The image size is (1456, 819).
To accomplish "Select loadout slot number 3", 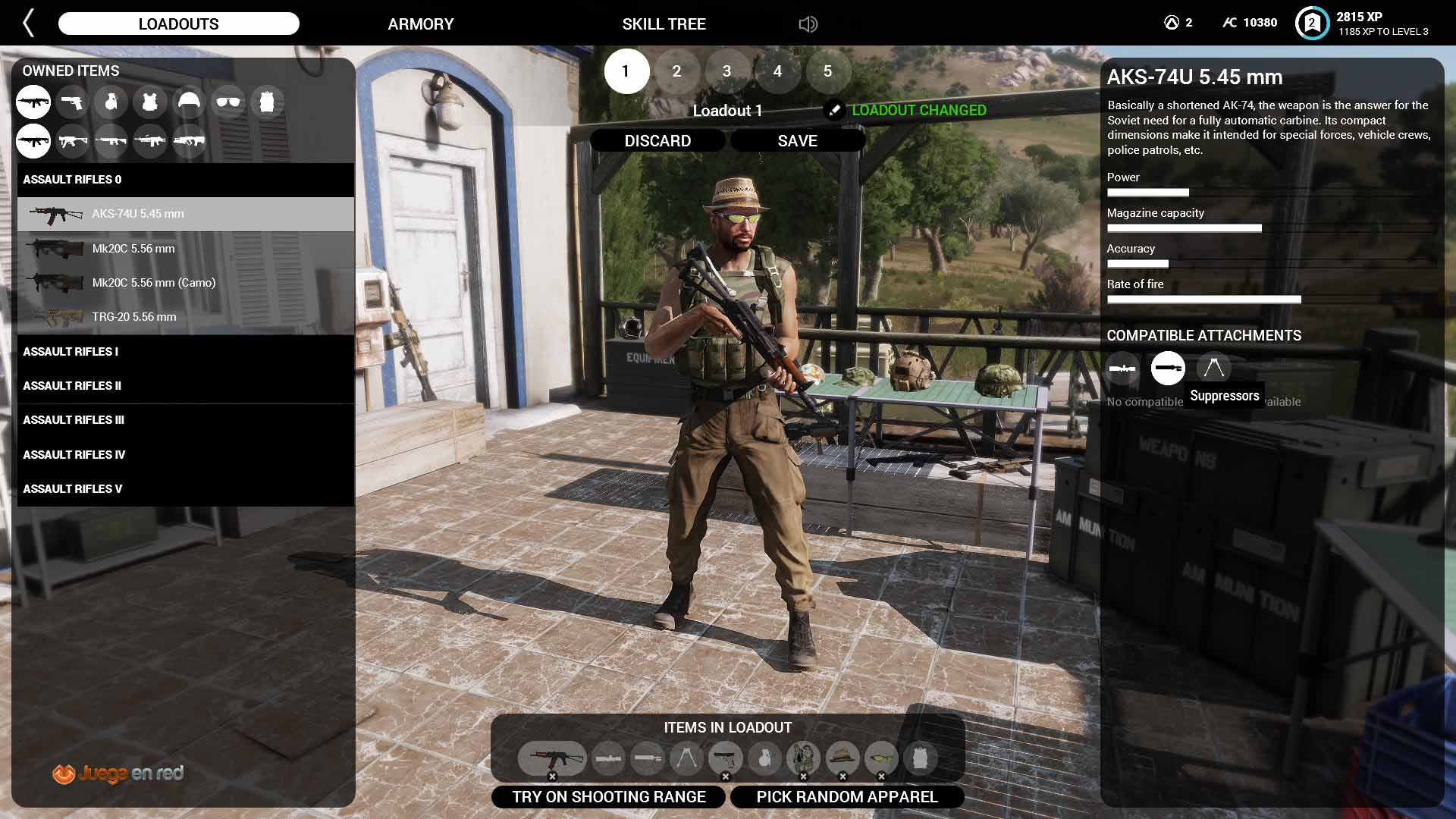I will click(726, 71).
